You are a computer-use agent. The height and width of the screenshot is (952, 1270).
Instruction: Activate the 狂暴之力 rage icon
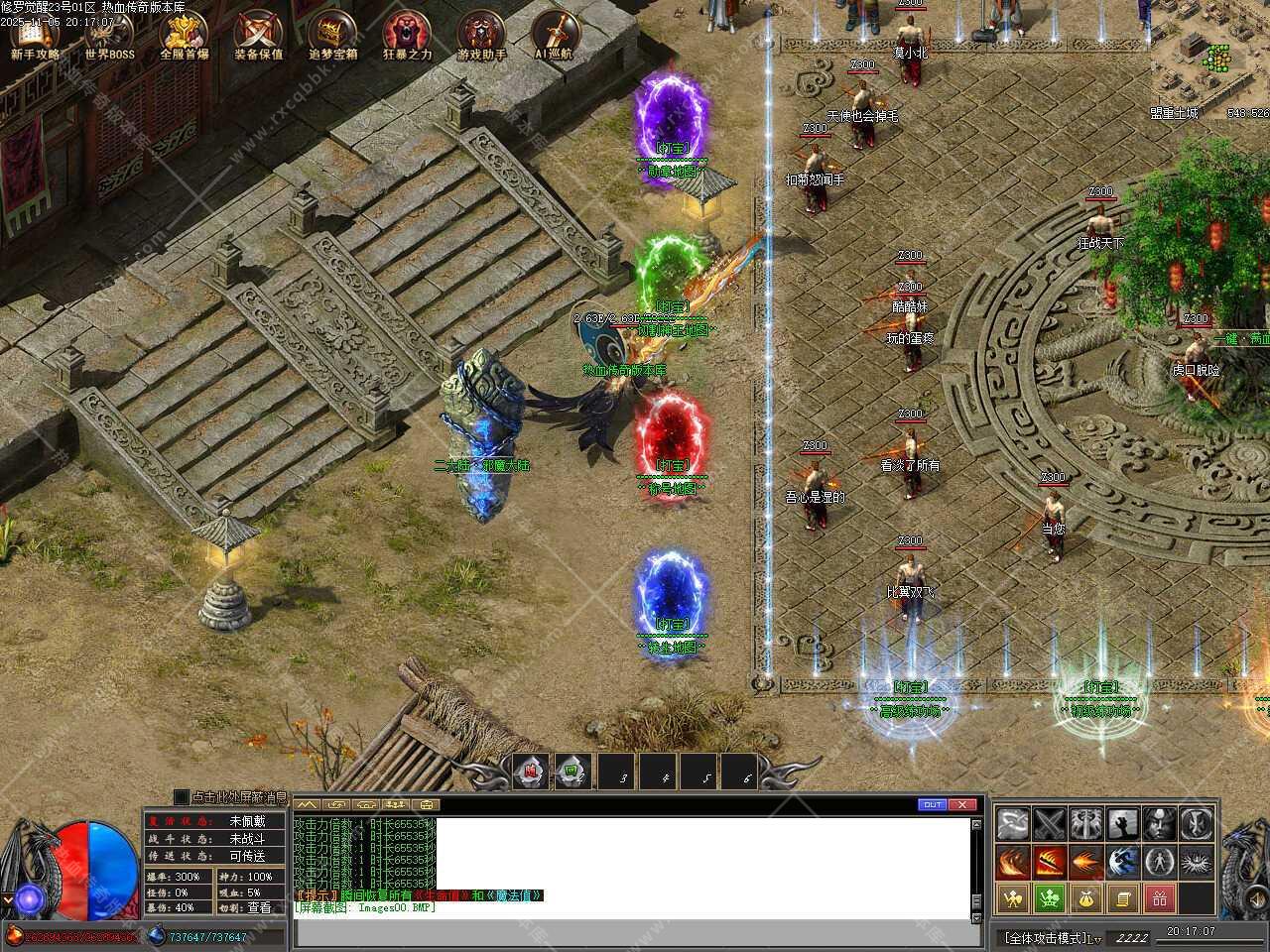407,37
